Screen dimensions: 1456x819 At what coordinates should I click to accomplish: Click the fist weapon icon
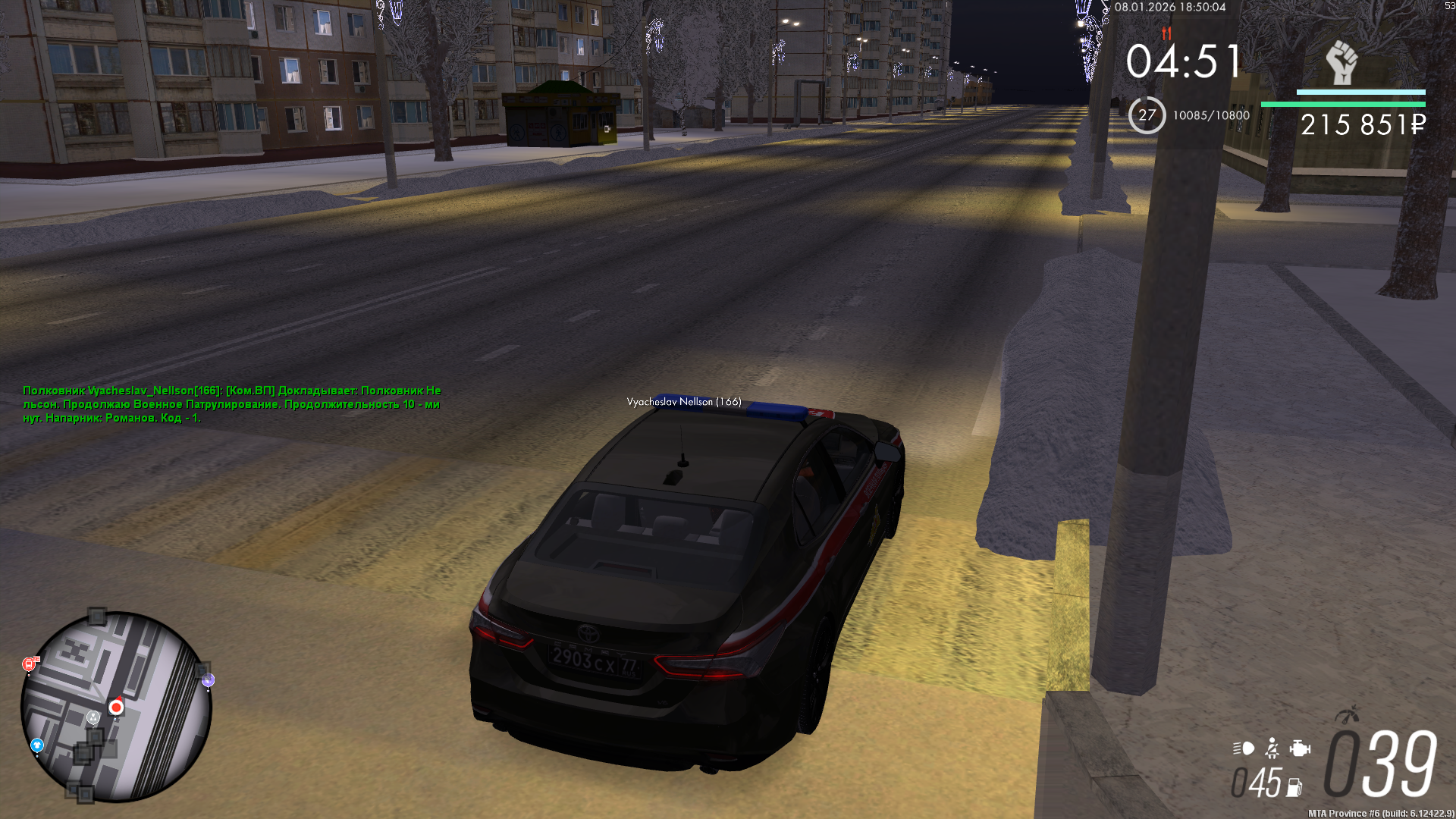[1341, 62]
